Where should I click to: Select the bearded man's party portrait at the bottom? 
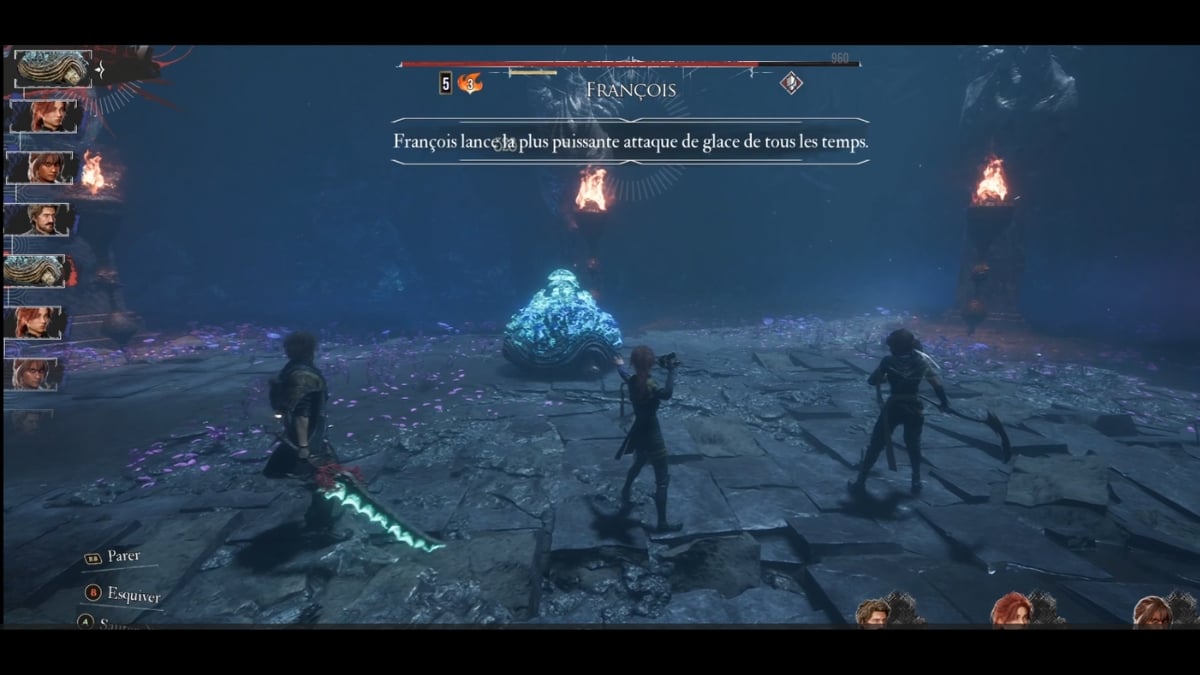coord(873,612)
